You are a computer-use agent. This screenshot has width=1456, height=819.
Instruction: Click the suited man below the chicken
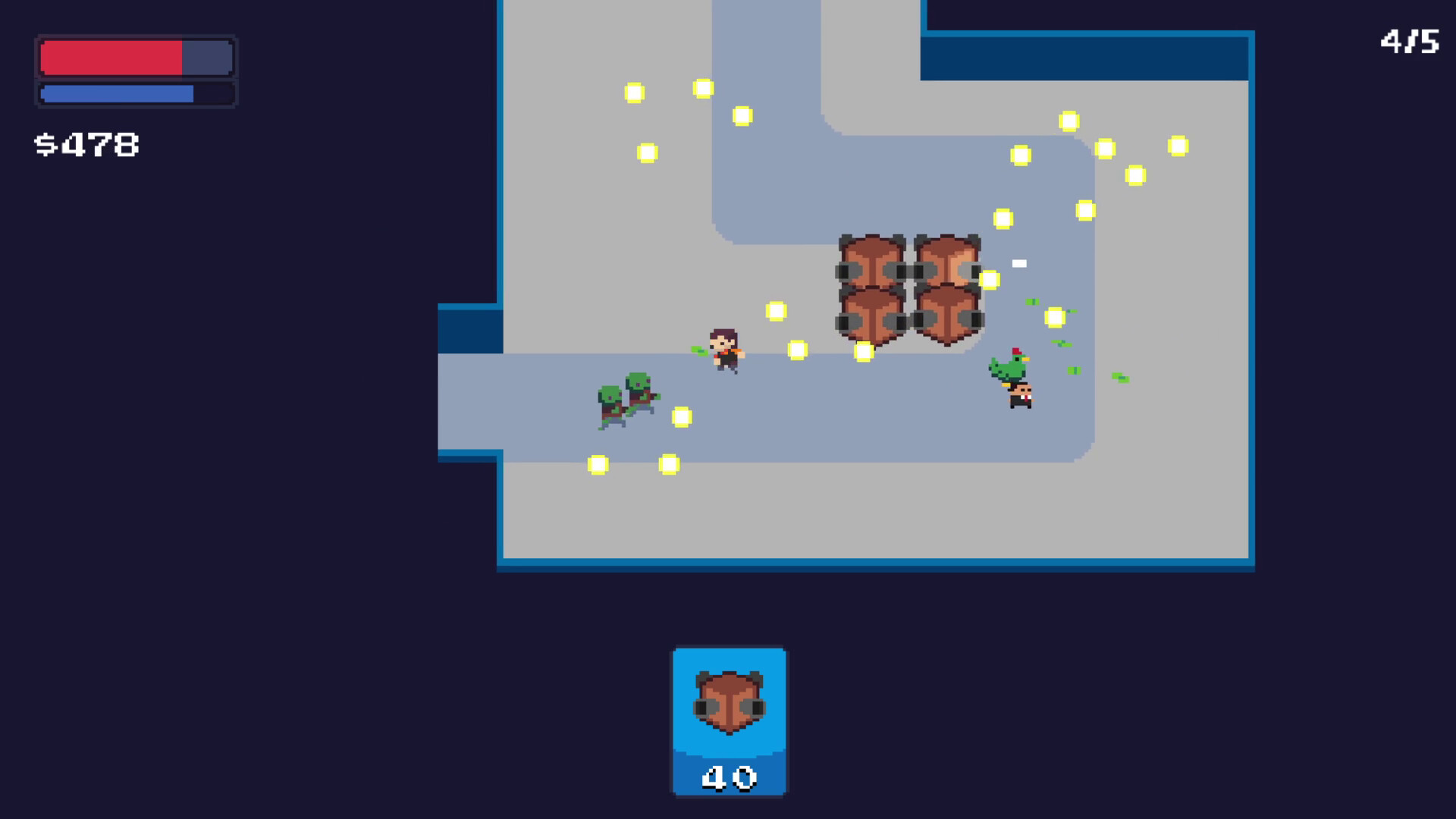1020,398
